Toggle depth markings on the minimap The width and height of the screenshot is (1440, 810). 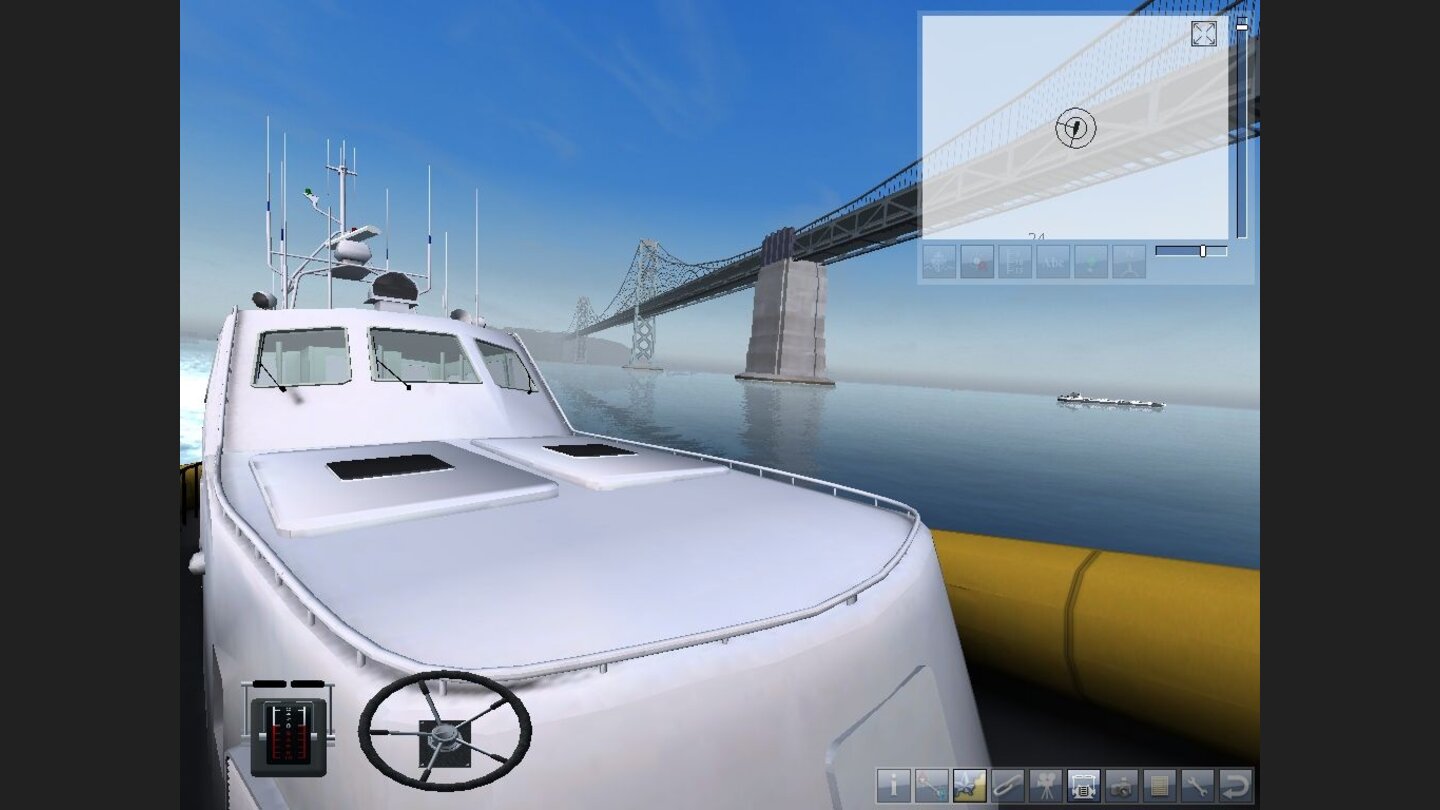click(1013, 262)
